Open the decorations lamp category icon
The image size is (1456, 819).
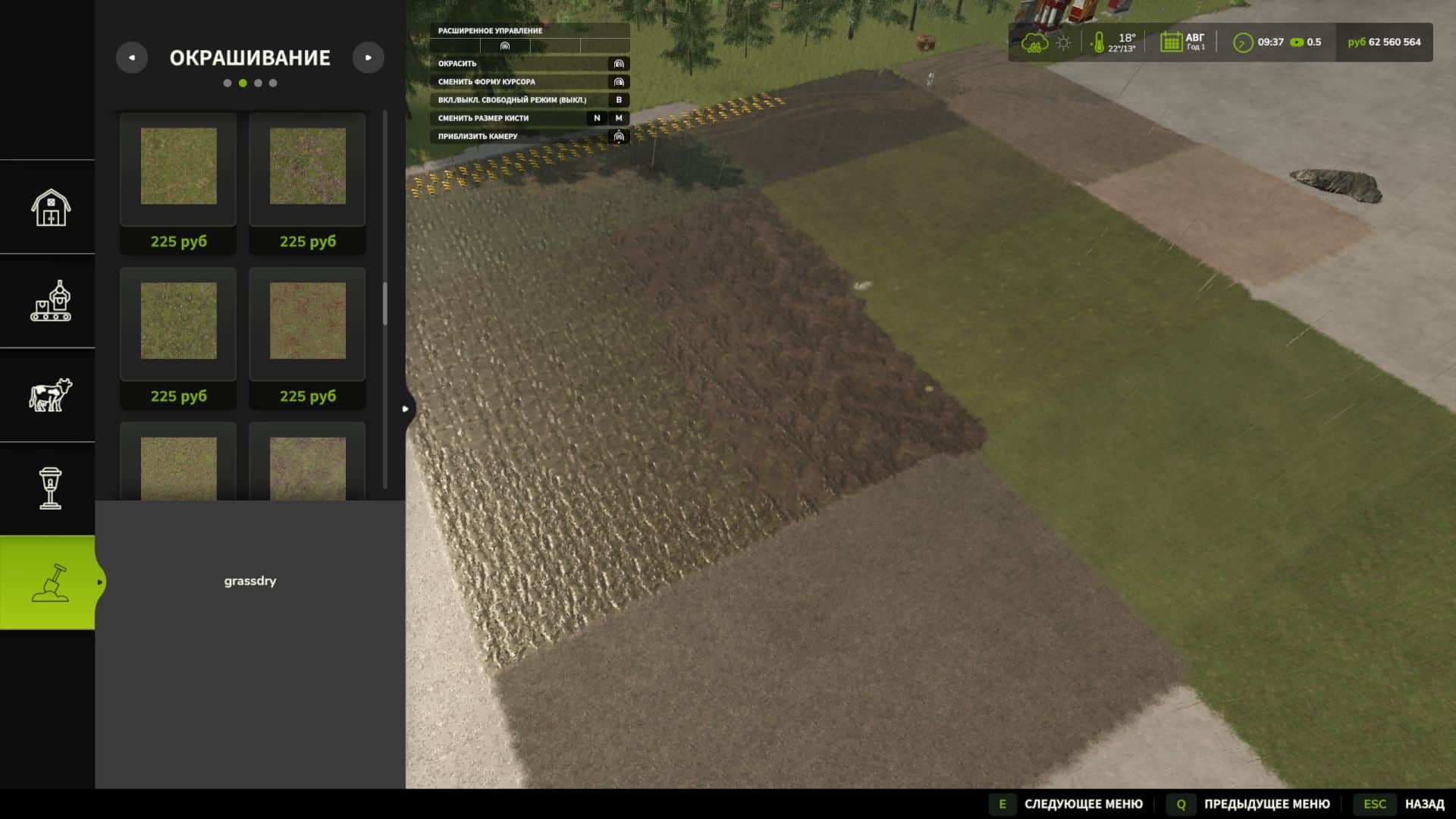click(x=49, y=489)
